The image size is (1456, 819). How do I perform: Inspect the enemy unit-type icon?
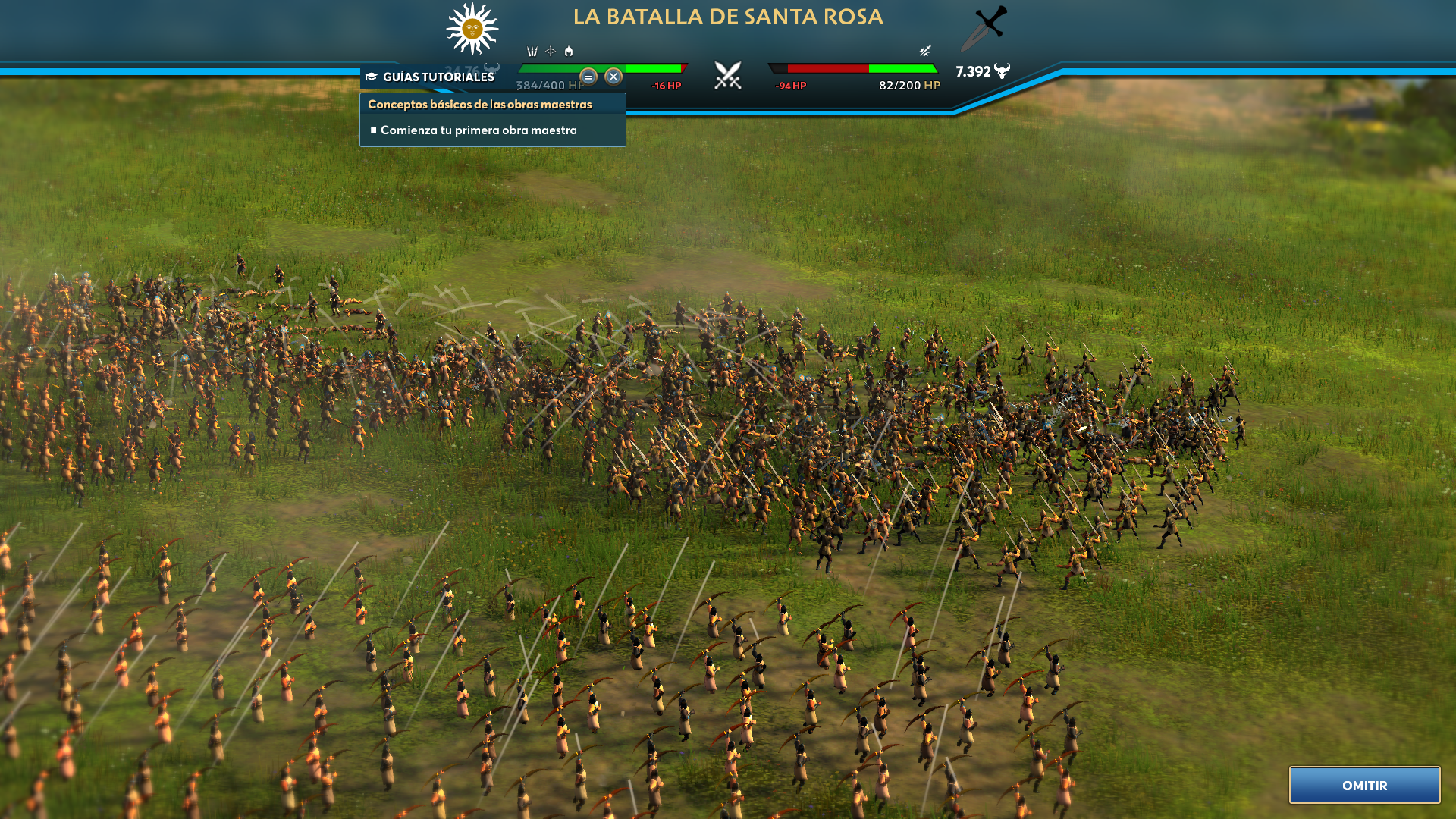[925, 51]
